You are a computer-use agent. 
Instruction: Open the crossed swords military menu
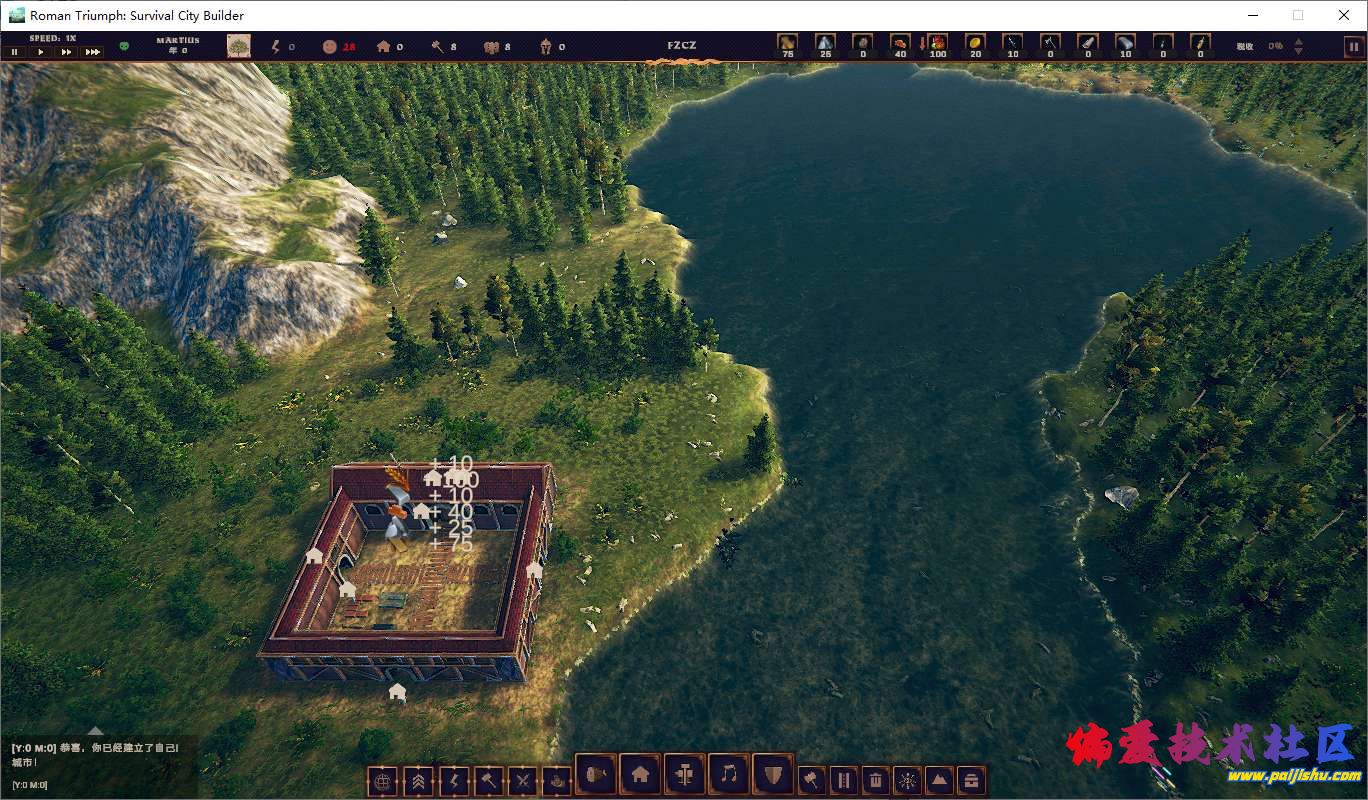[522, 780]
